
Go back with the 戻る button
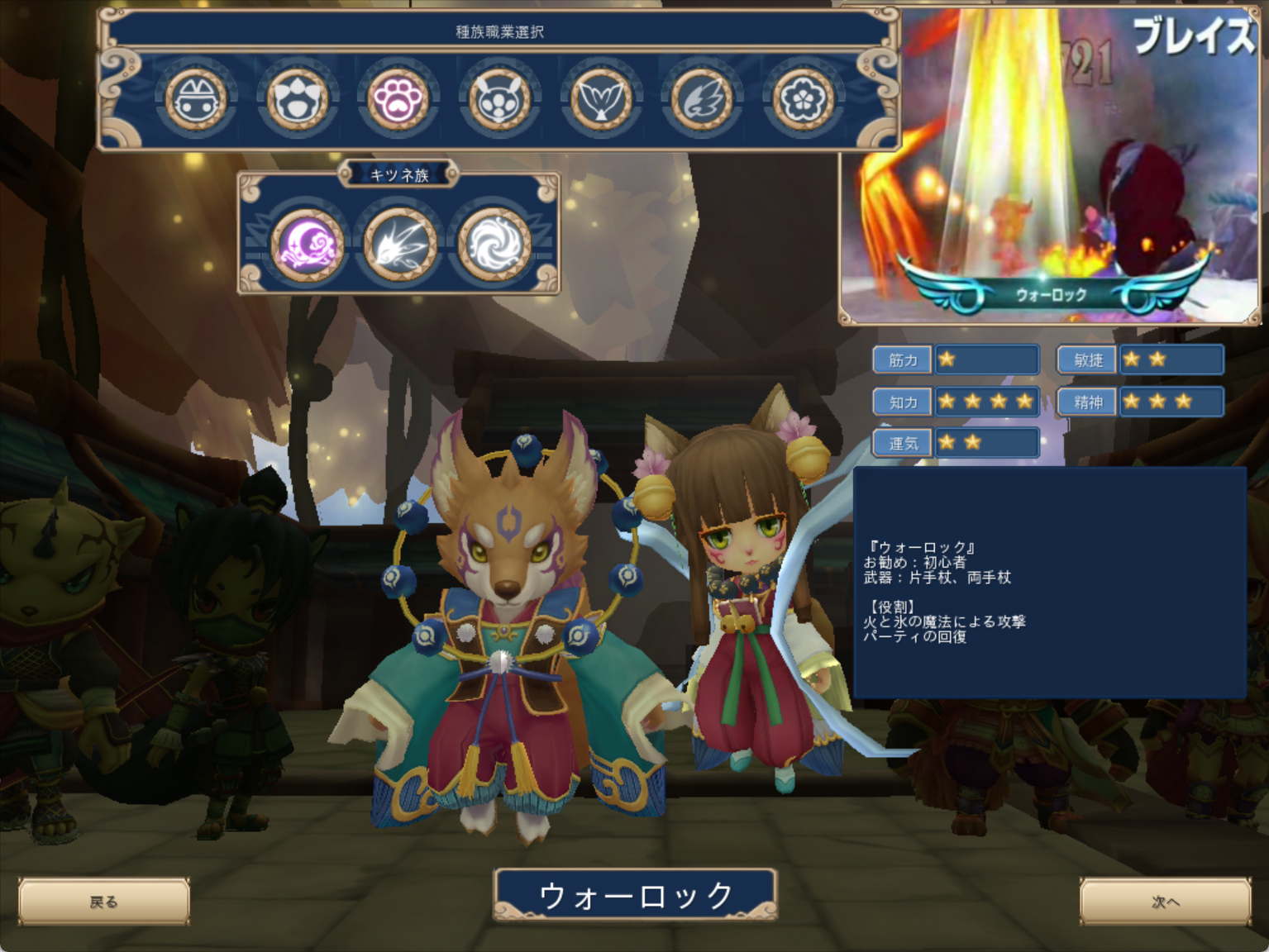click(x=104, y=902)
